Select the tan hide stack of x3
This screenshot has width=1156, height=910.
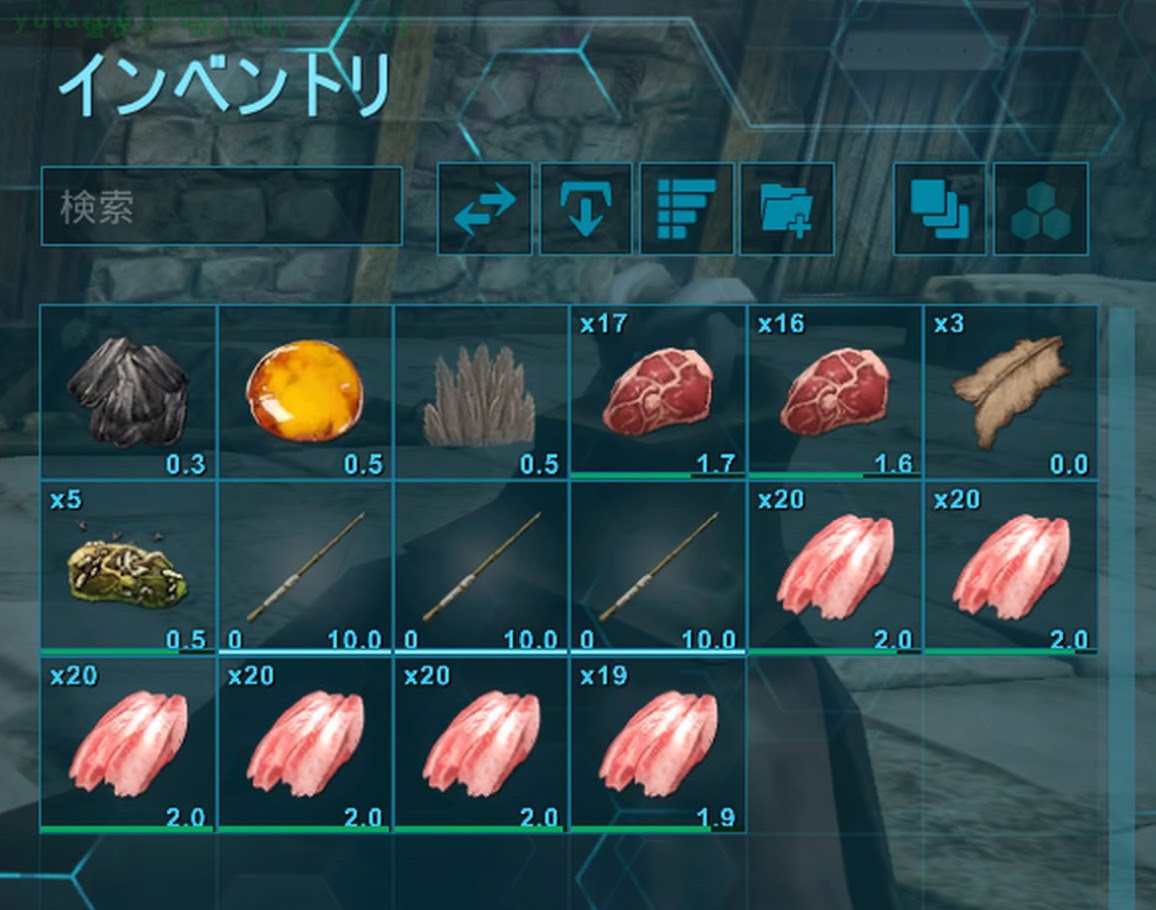(1010, 392)
